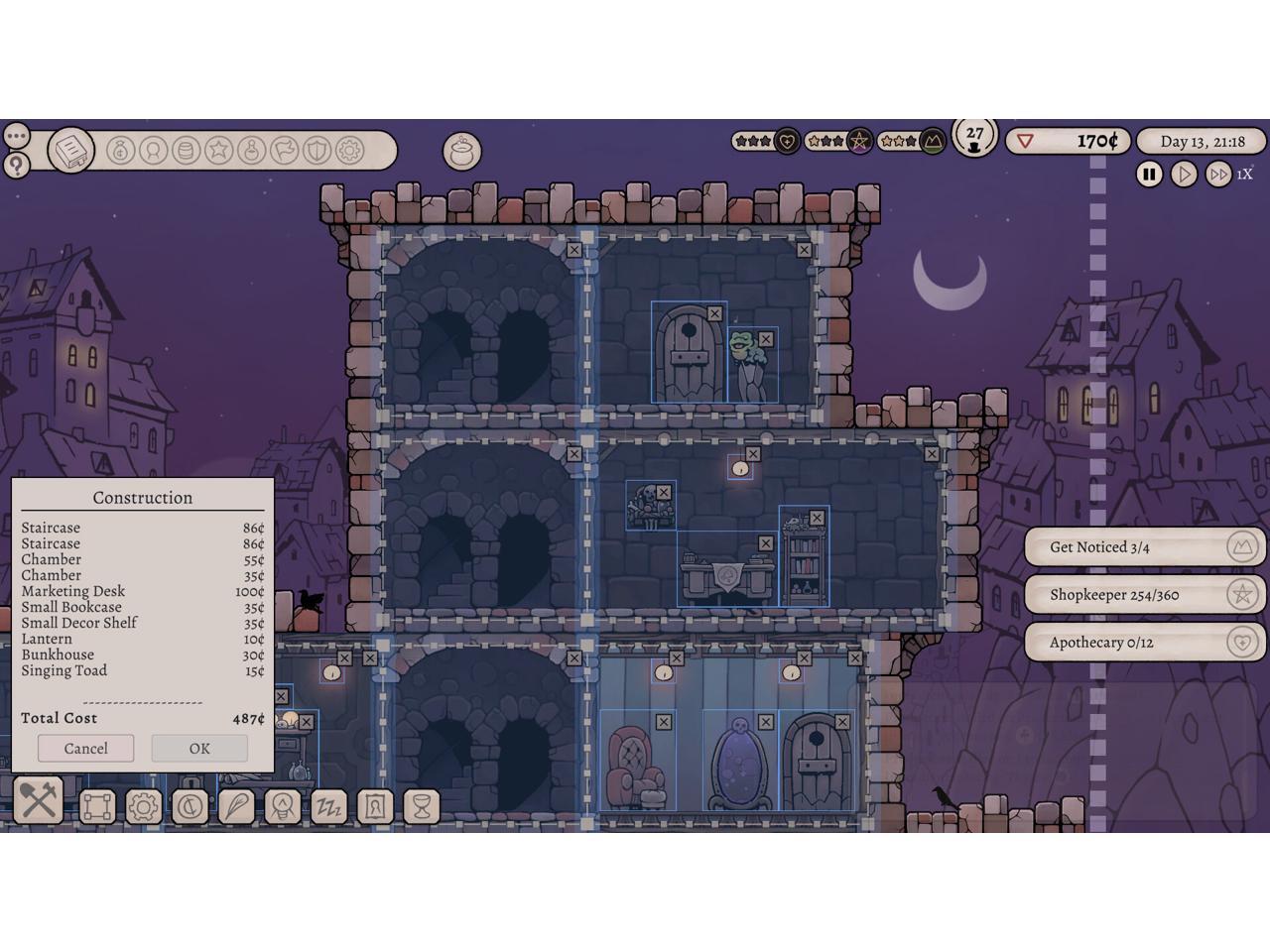Open the journal book icon
Screen dimensions: 1270x952
[70, 151]
